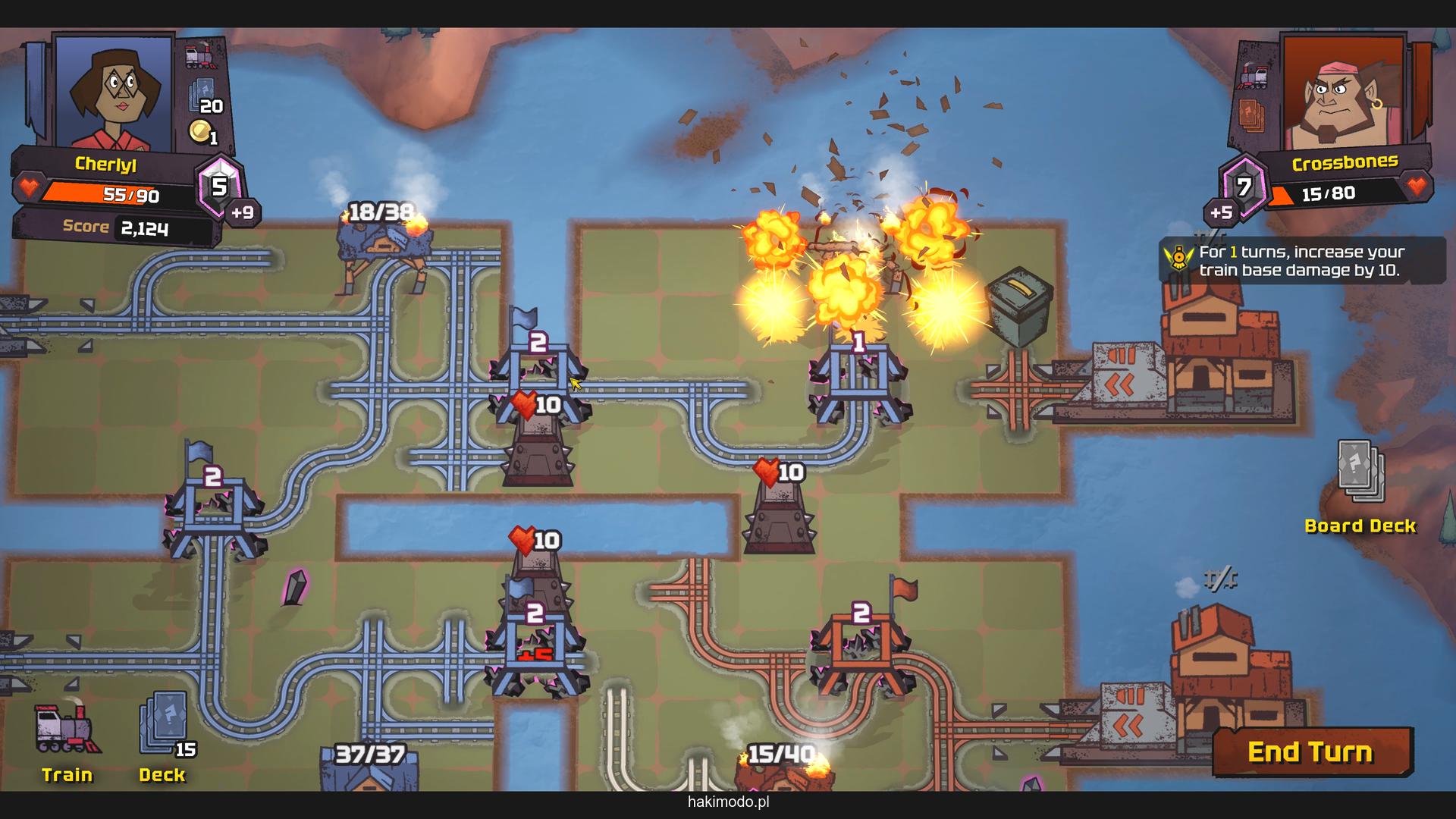Click Cherlyl's gold coin icon
The height and width of the screenshot is (819, 1456).
(201, 132)
